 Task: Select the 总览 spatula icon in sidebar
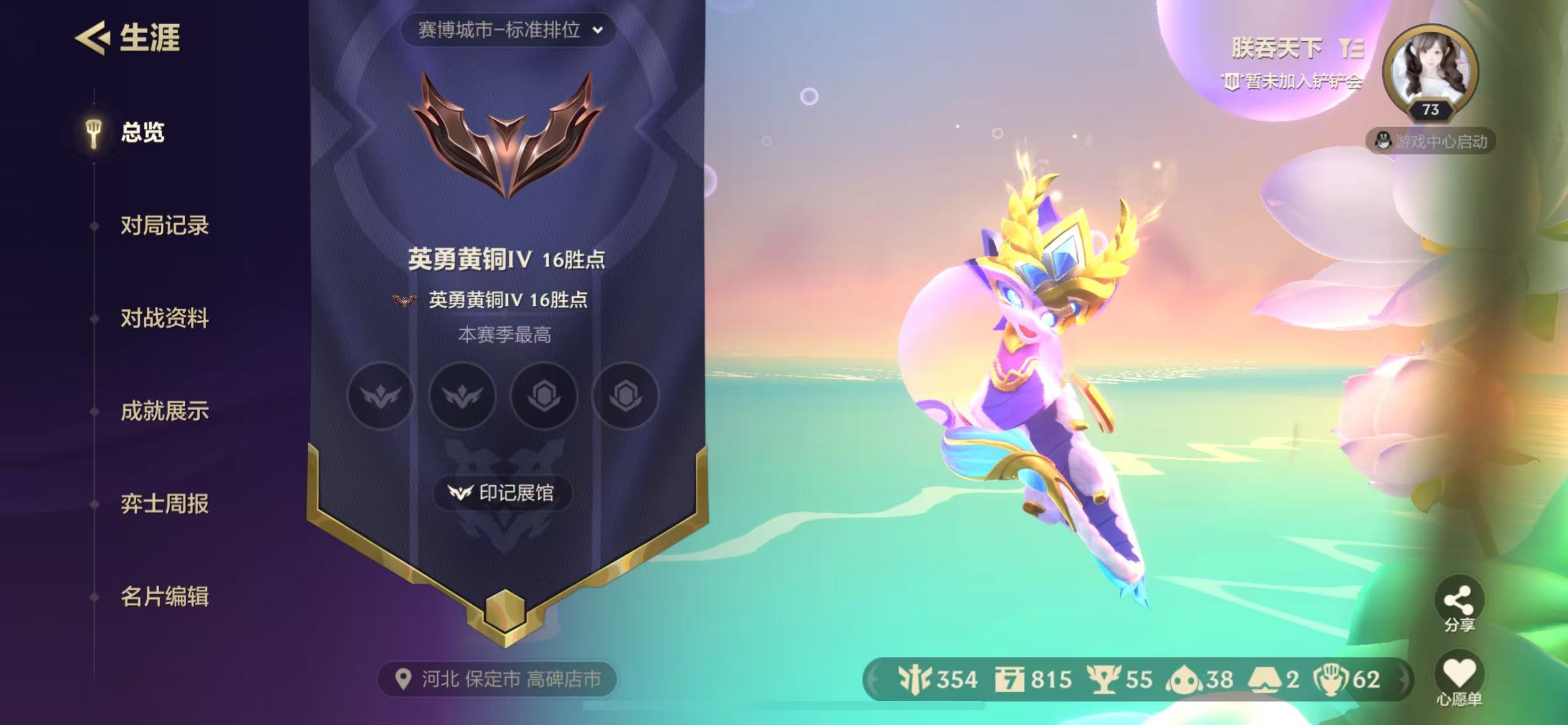pos(92,132)
